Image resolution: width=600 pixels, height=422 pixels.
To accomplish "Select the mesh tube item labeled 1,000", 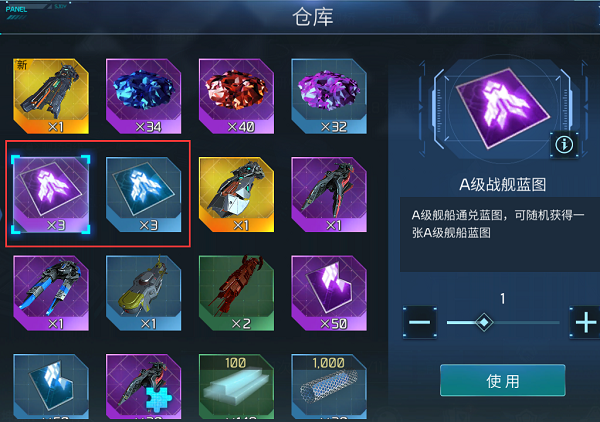I will (x=327, y=388).
